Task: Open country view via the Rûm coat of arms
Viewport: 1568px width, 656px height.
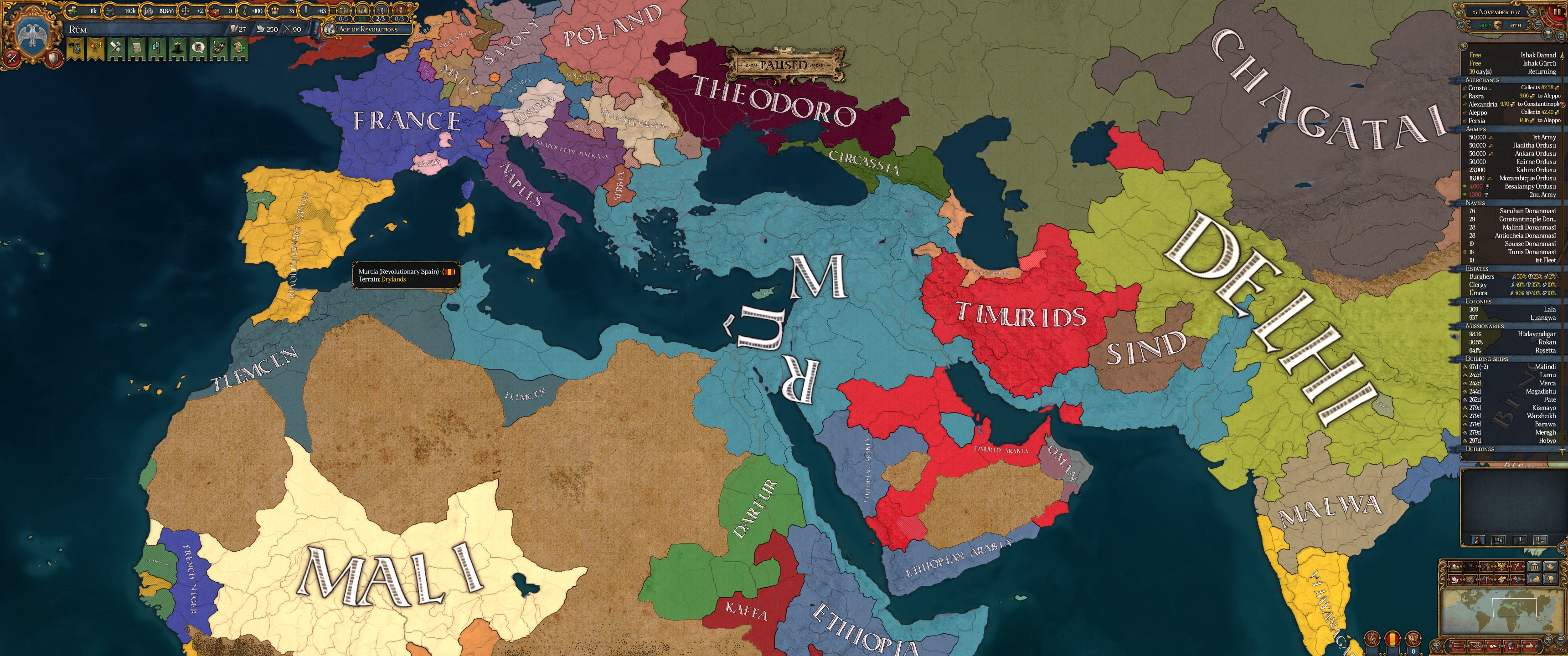Action: coord(33,31)
